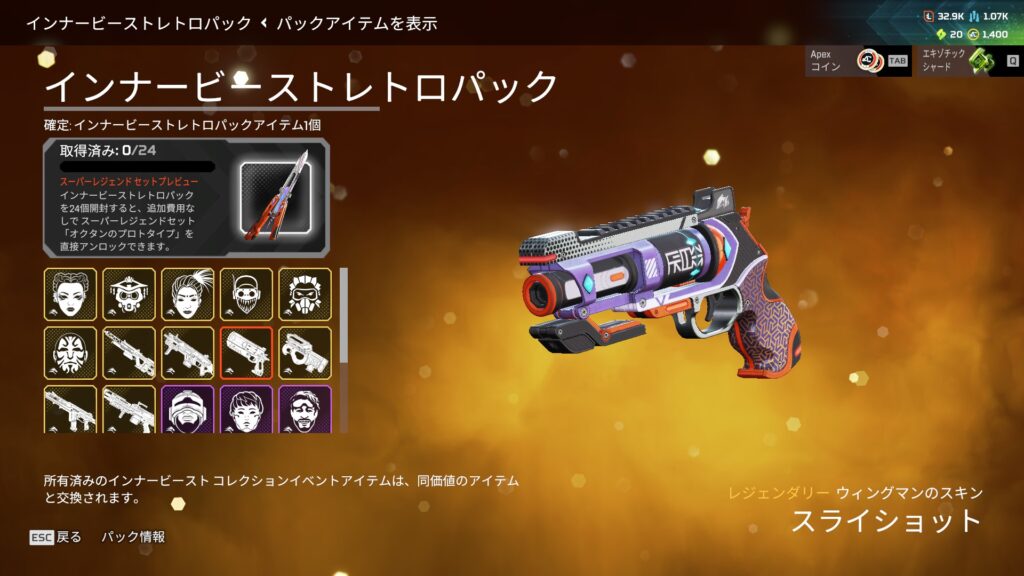The image size is (1024, 576).
Task: Choose the wide-brimmed hat goggle mask tile
Action: [129, 294]
